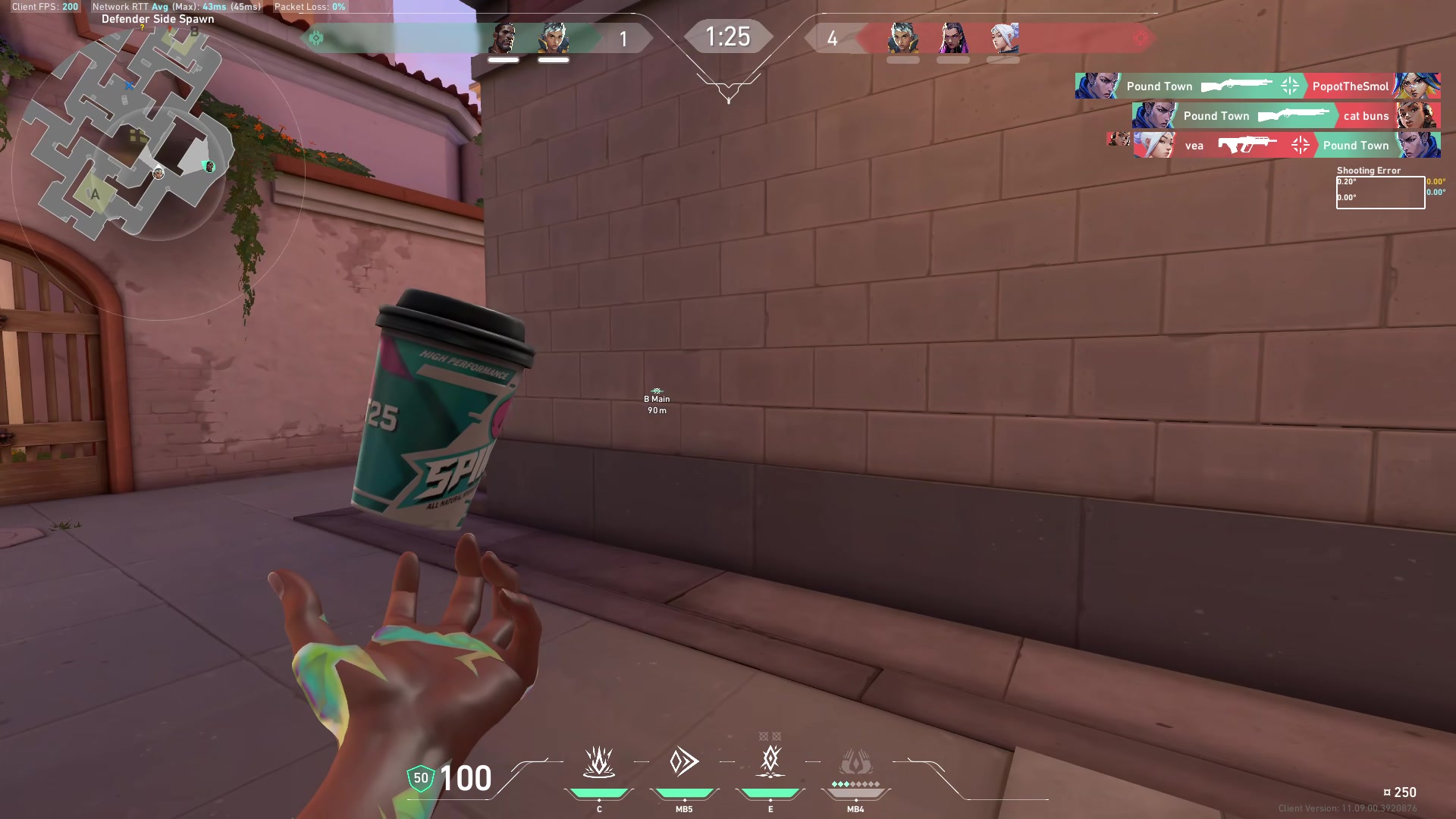Select the kill feed row with cat buns
The image size is (1456, 819).
(1286, 115)
